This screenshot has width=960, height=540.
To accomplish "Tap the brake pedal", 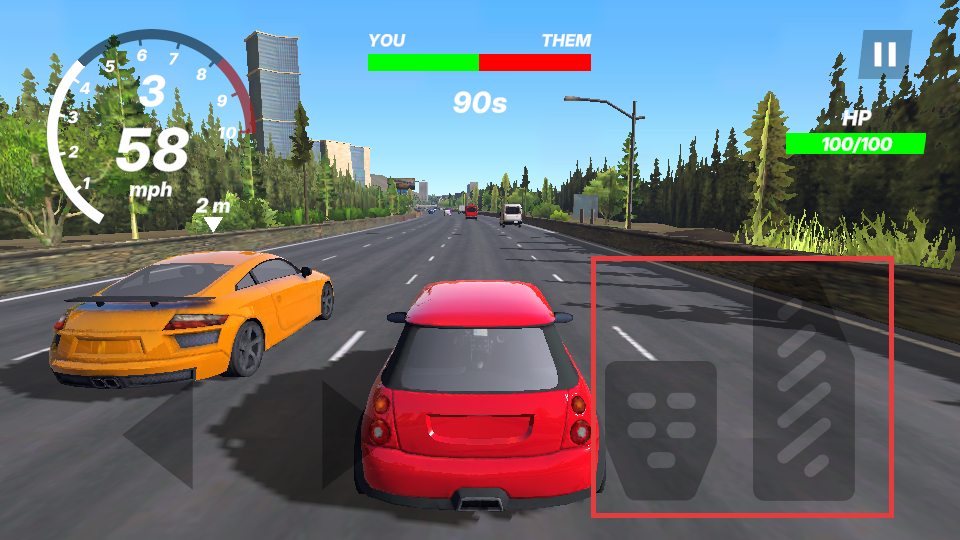I will pyautogui.click(x=661, y=428).
